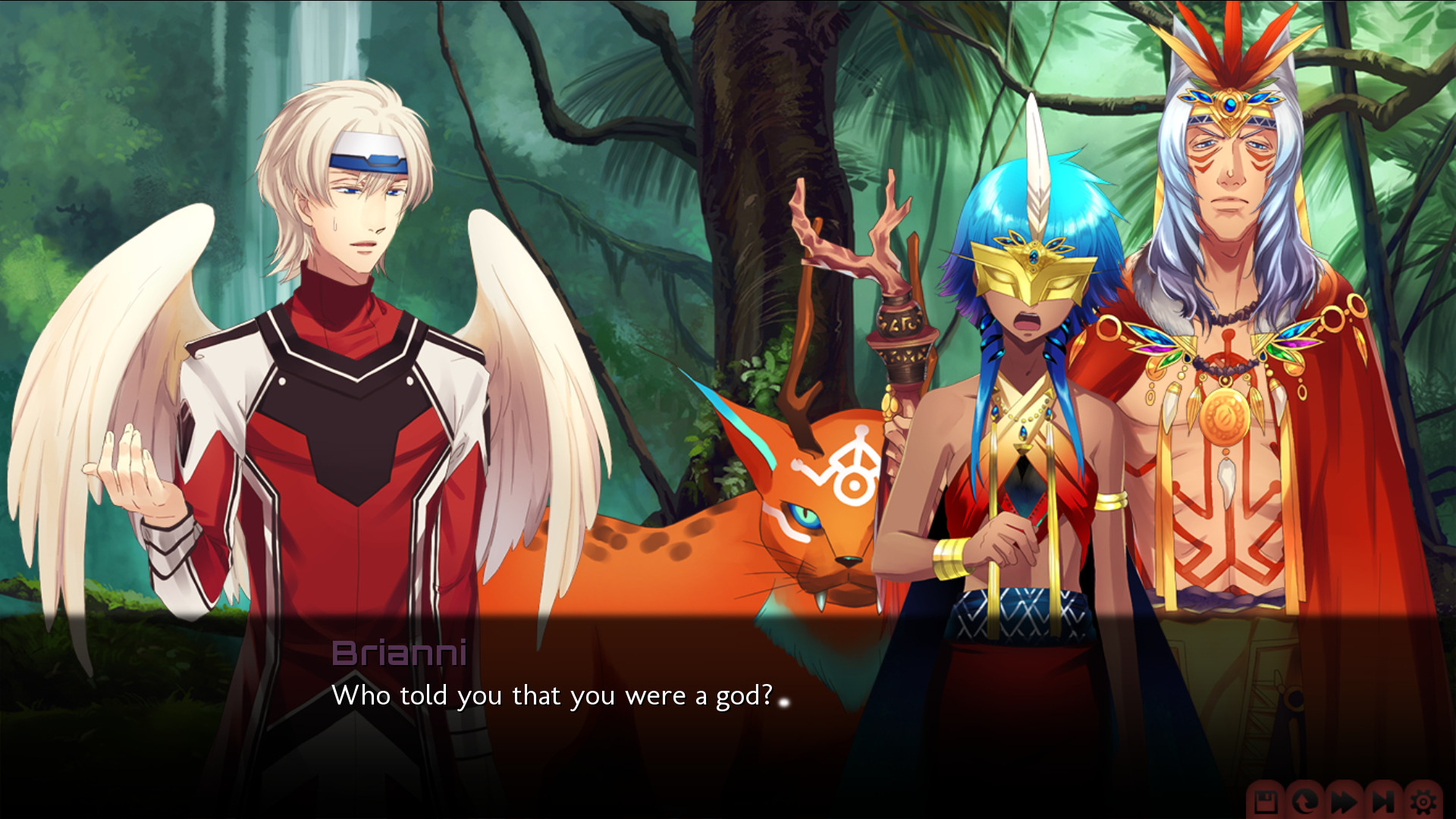Click the rollback arrow icon

coord(1304,802)
